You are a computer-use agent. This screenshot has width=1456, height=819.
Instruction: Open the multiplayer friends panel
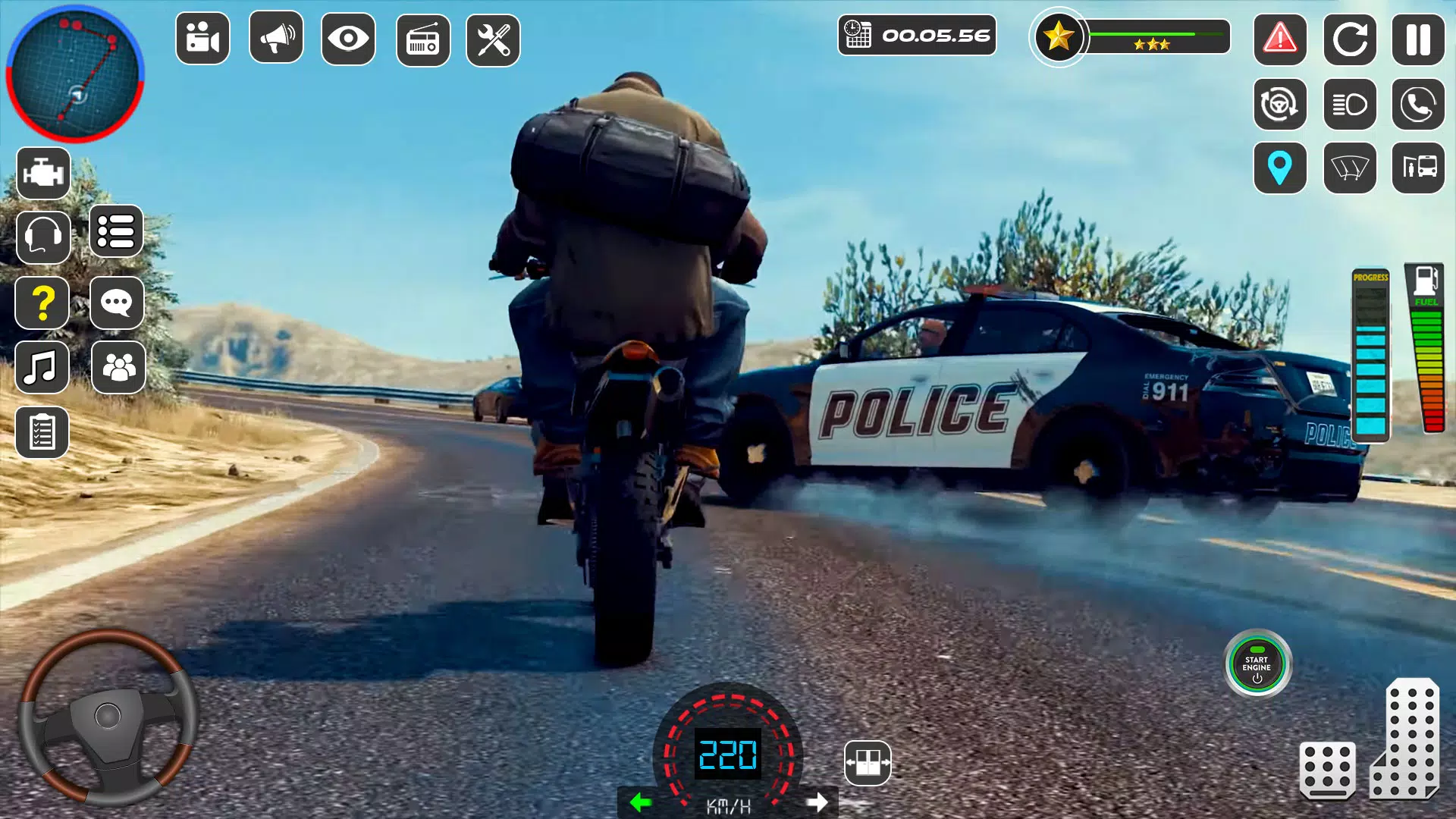click(118, 368)
